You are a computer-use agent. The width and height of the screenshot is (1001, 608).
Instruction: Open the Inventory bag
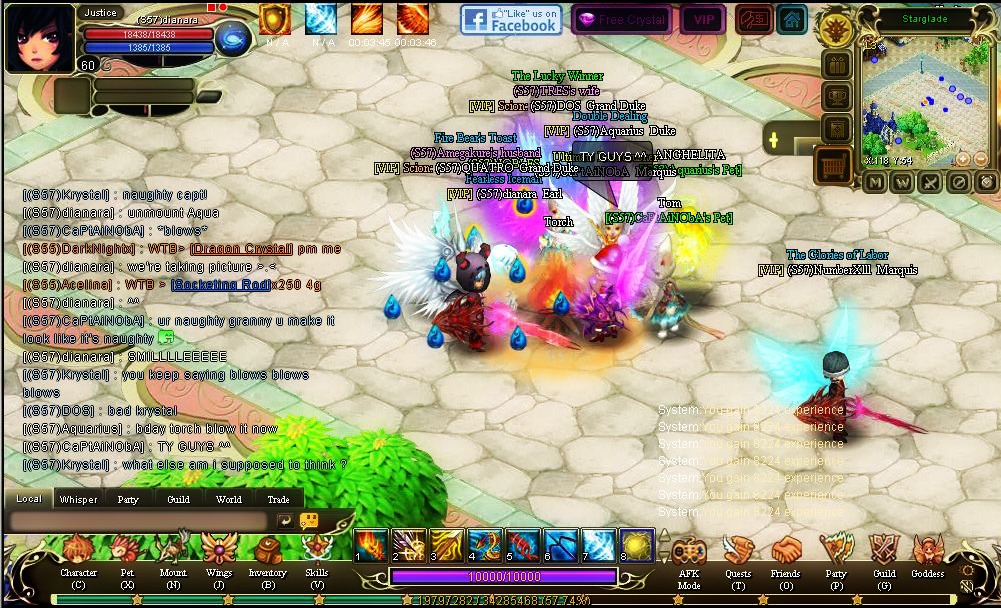coord(267,553)
